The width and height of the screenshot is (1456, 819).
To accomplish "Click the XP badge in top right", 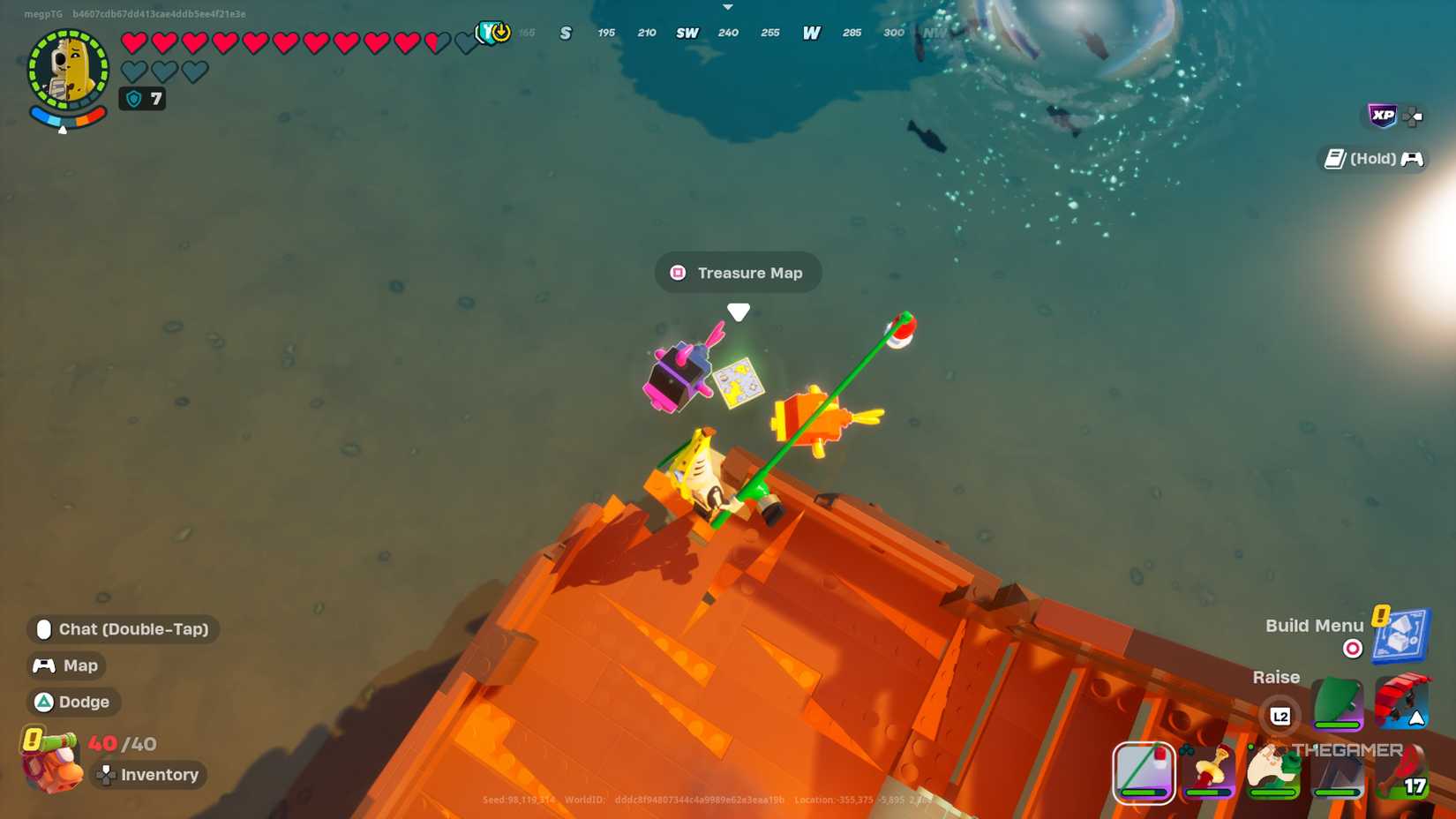I will pos(1384,114).
